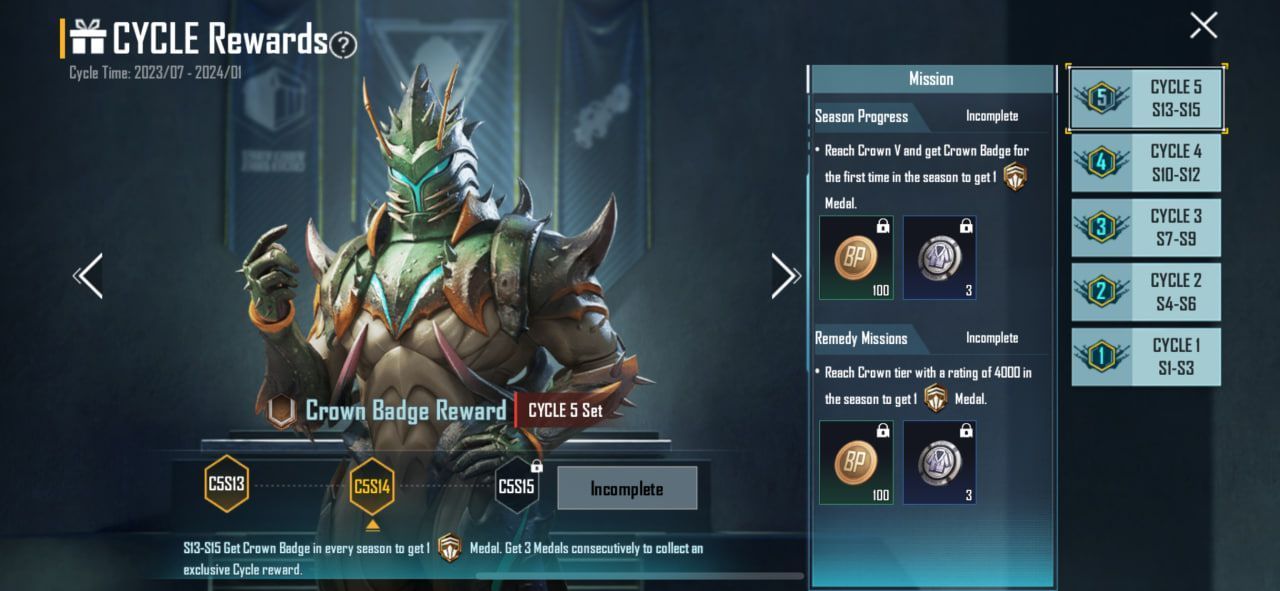Go to the previous reward with left arrow

pyautogui.click(x=89, y=276)
